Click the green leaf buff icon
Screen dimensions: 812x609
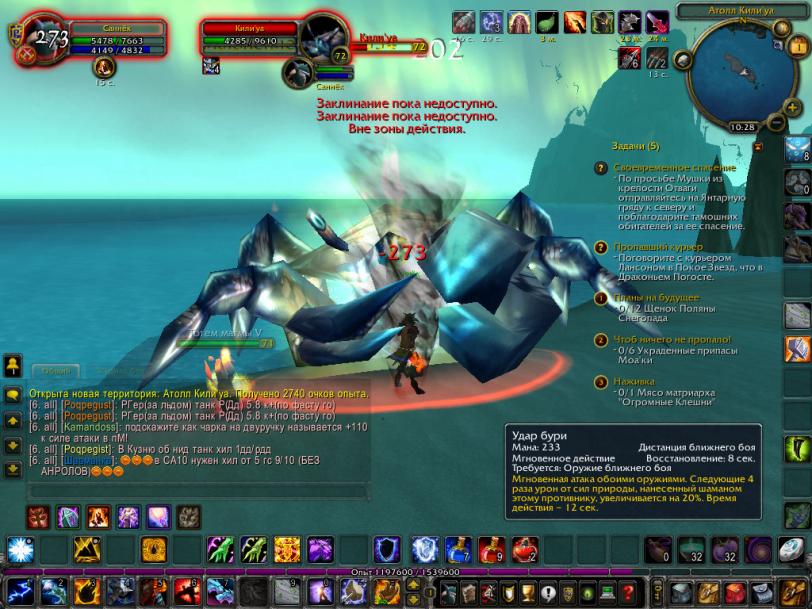[x=547, y=22]
